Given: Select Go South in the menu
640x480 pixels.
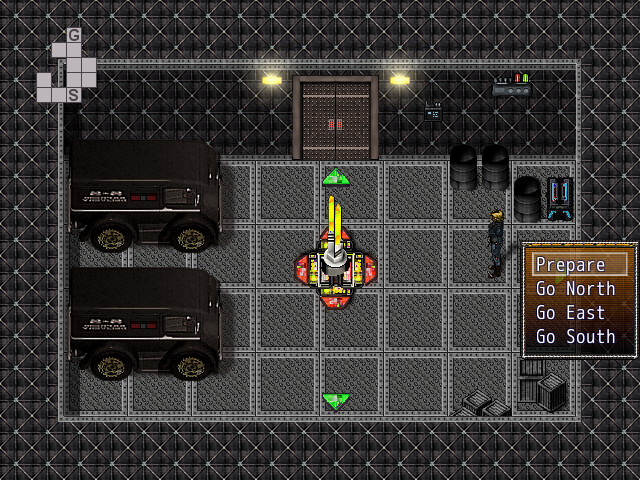Looking at the screenshot, I should pyautogui.click(x=575, y=337).
